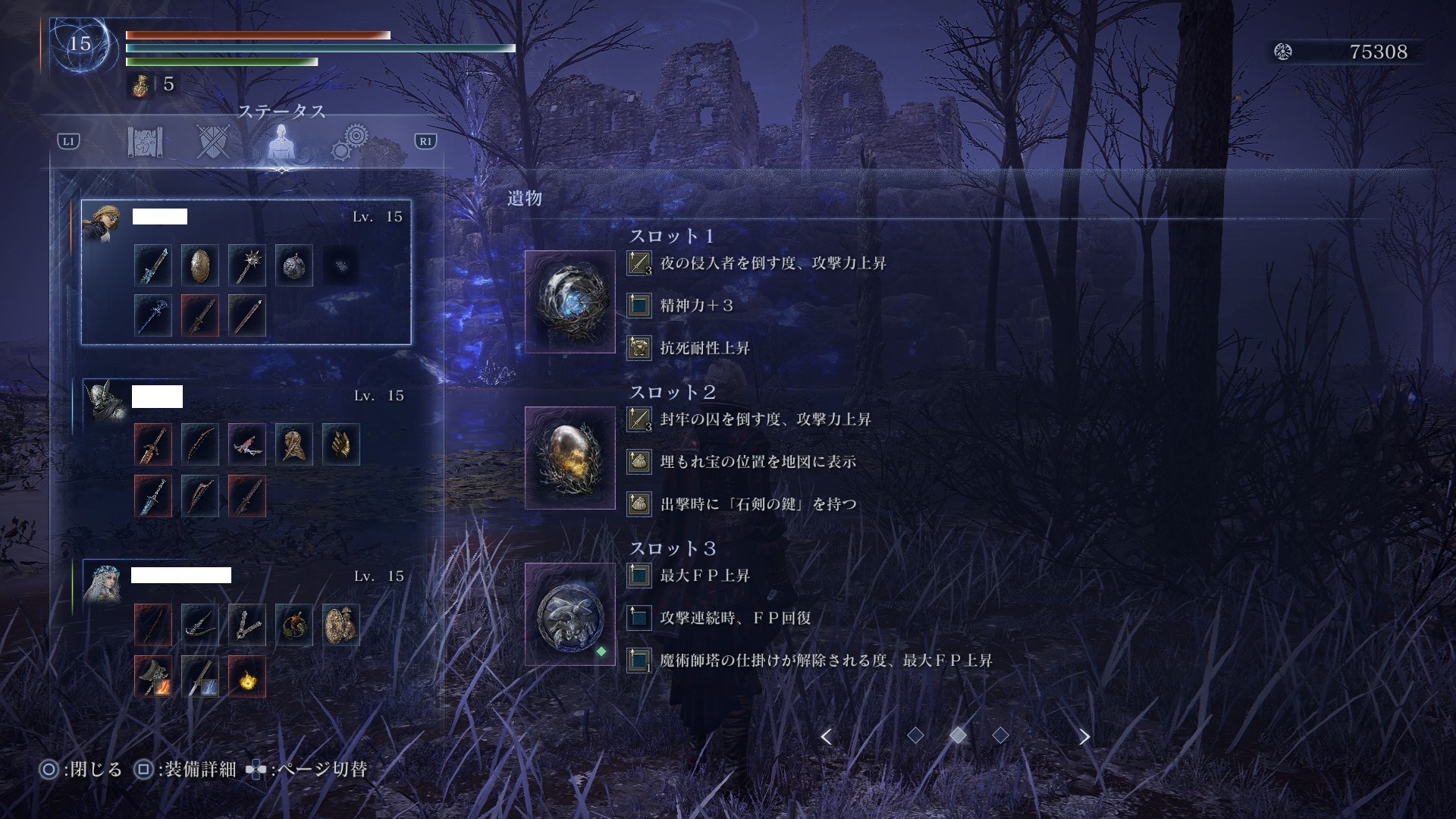Screen dimensions: 1456x819
Task: Switch to the gears settings tab
Action: 350,142
